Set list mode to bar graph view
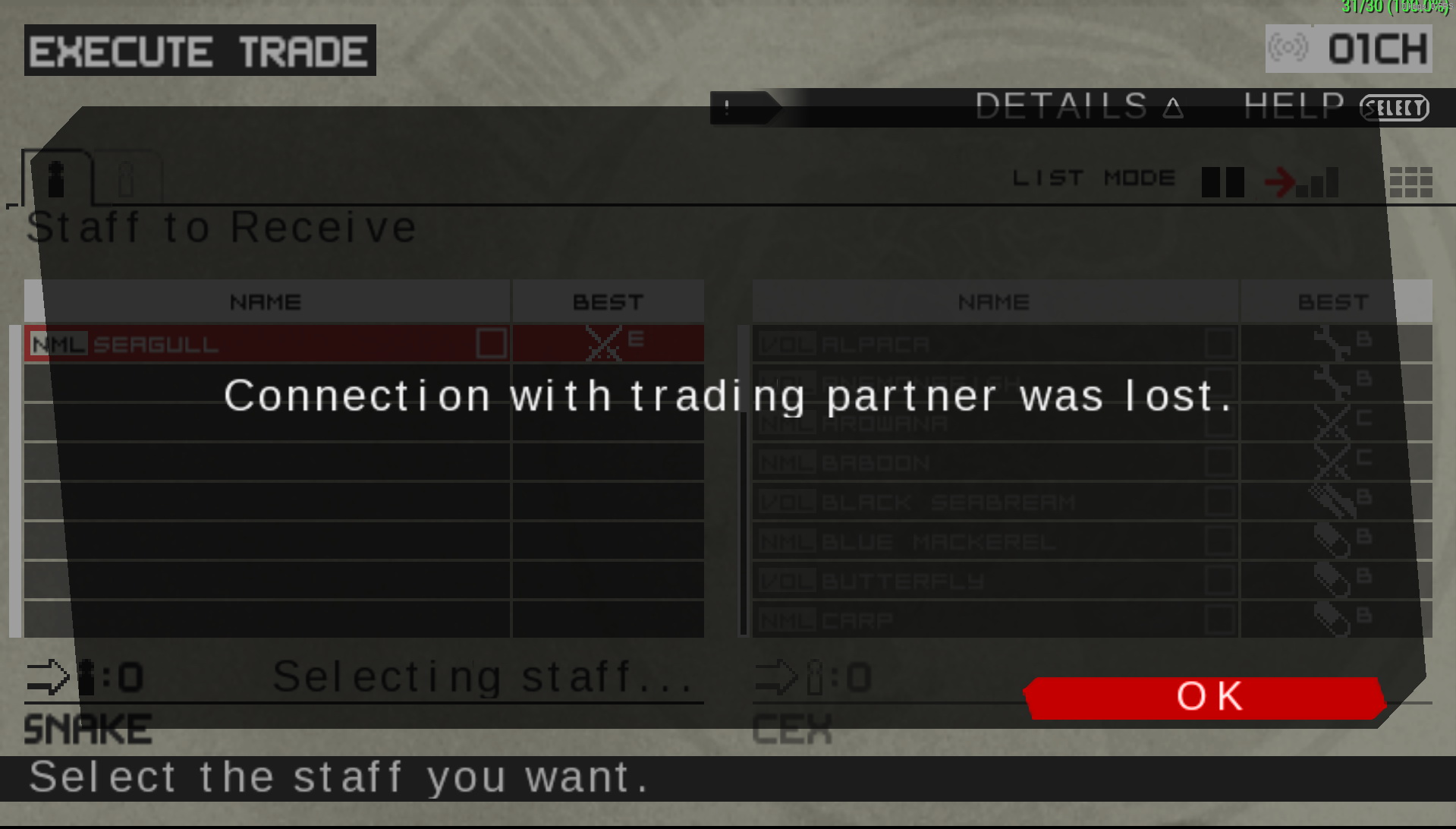Screen dimensions: 1456x829 click(x=1318, y=183)
